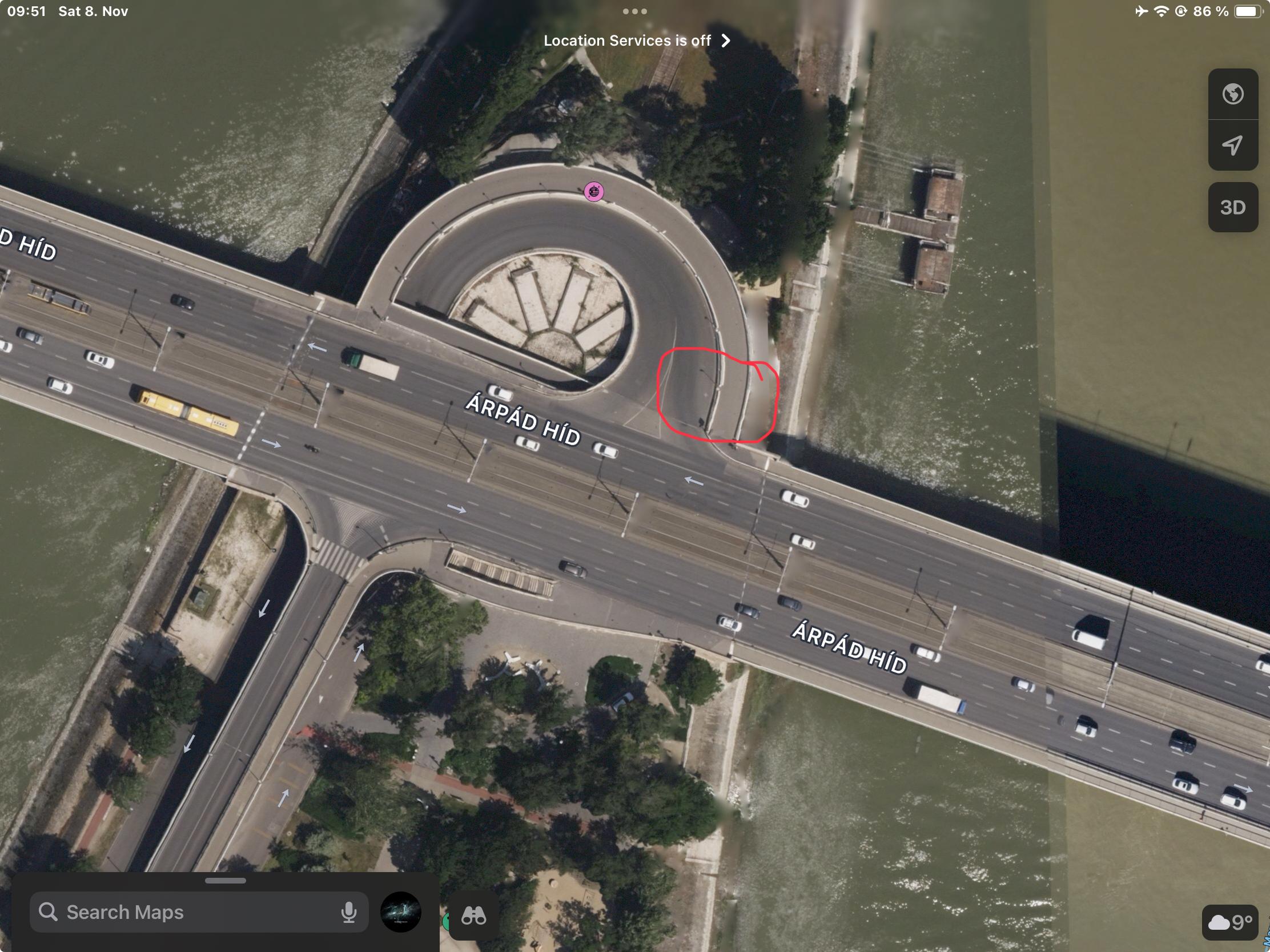Open Look Around with the binoculars button
The height and width of the screenshot is (952, 1270).
point(473,916)
